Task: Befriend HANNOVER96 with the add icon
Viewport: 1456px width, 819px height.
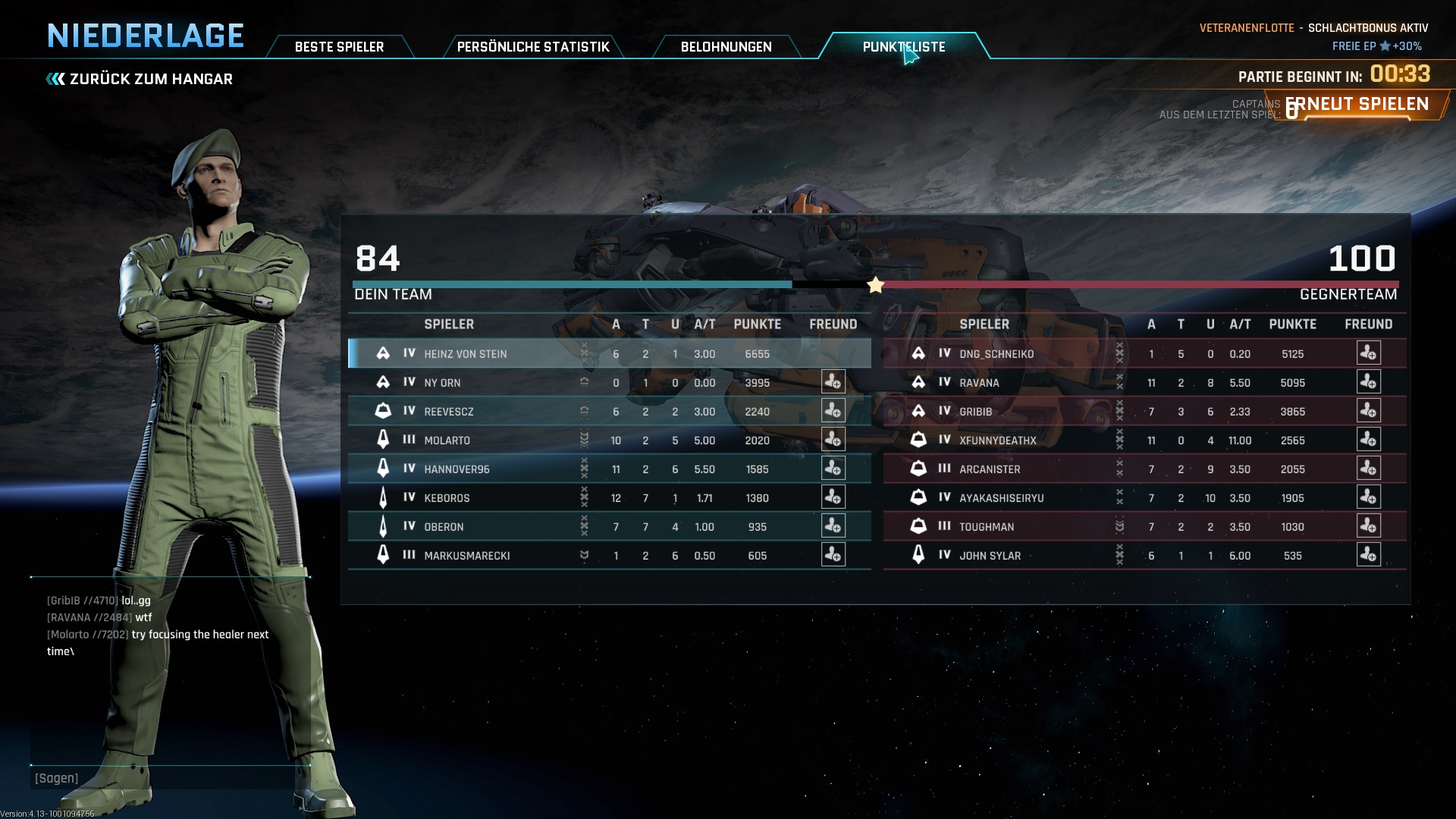Action: [833, 469]
